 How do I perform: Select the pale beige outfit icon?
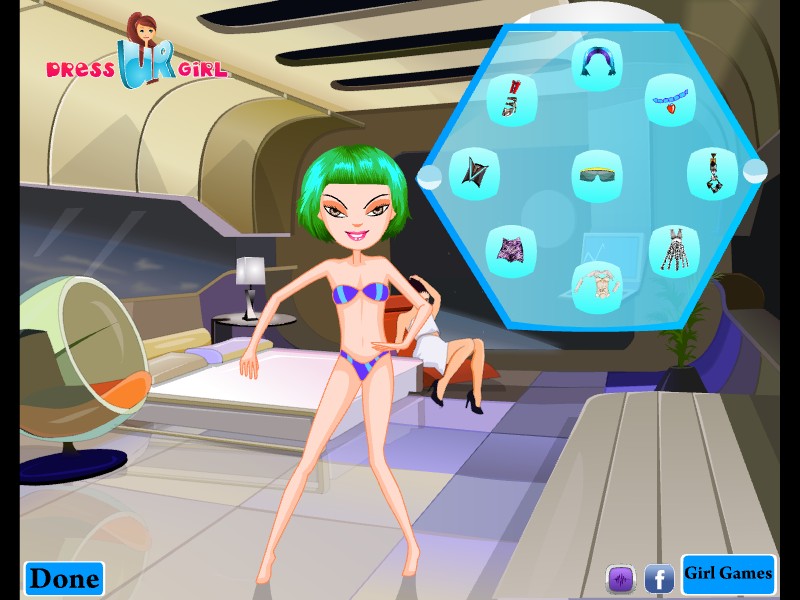tap(596, 282)
